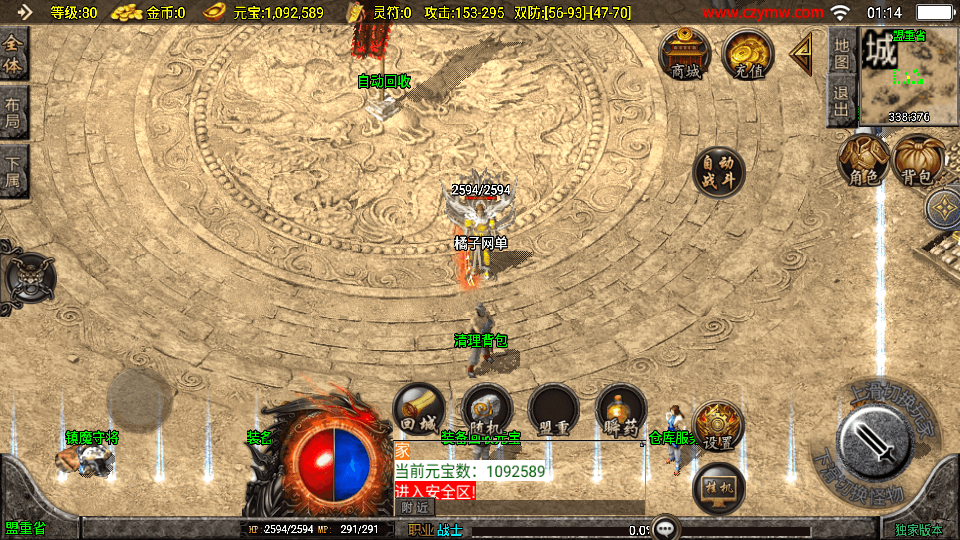Screen dimensions: 960x540
Task: Use the 随机 random teleport scroll
Action: pos(487,410)
